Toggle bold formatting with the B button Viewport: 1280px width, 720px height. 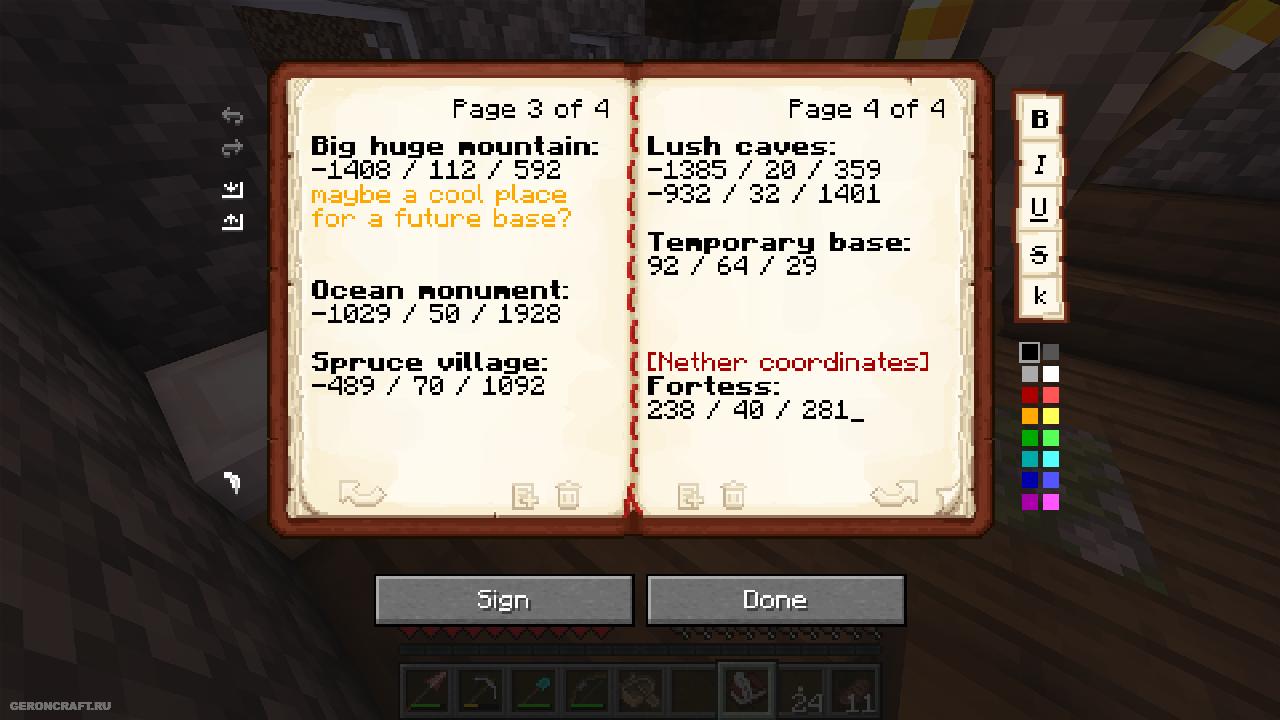click(x=1039, y=119)
